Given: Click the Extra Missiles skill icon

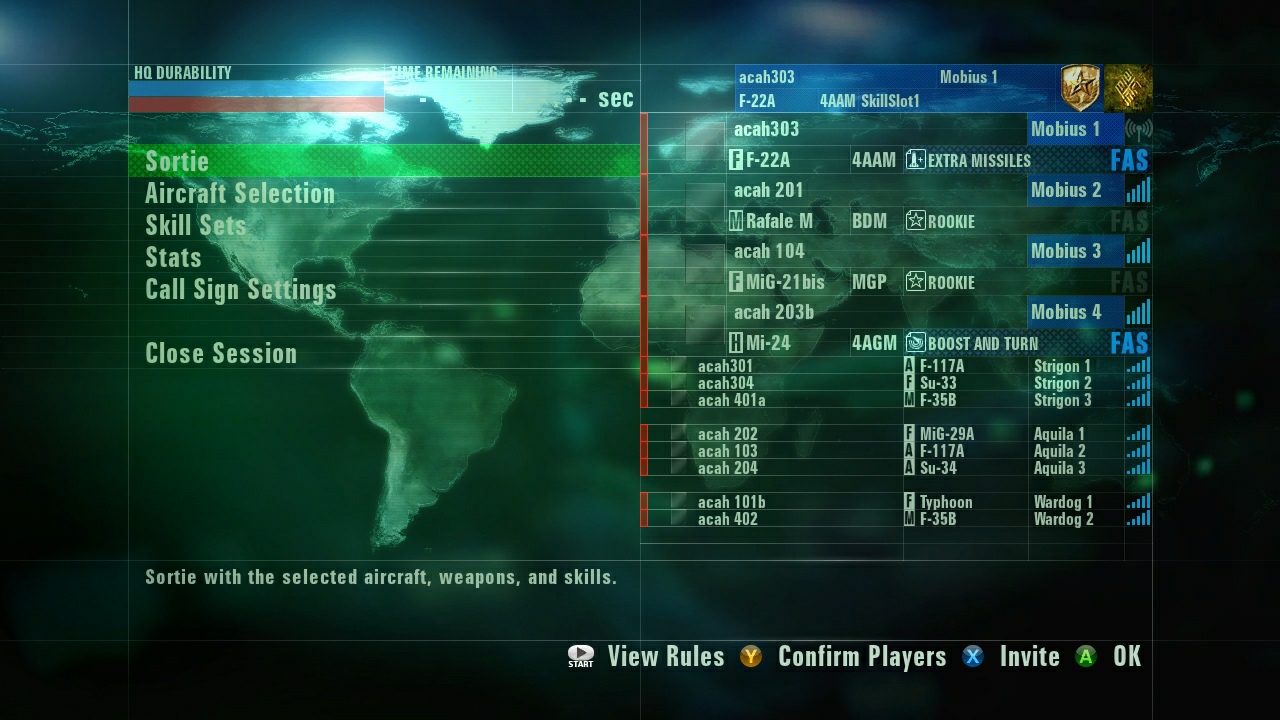Looking at the screenshot, I should coord(916,160).
